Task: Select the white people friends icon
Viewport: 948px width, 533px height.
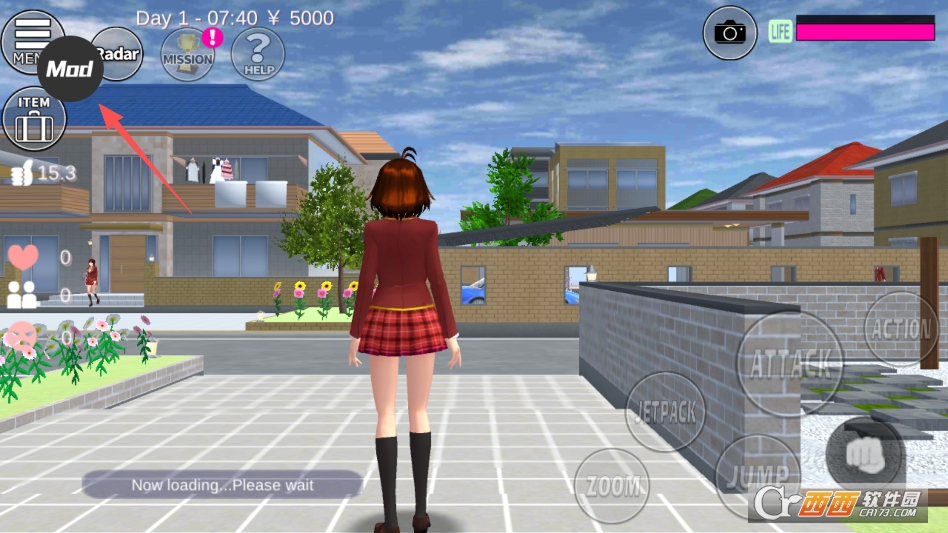Action: 22,295
